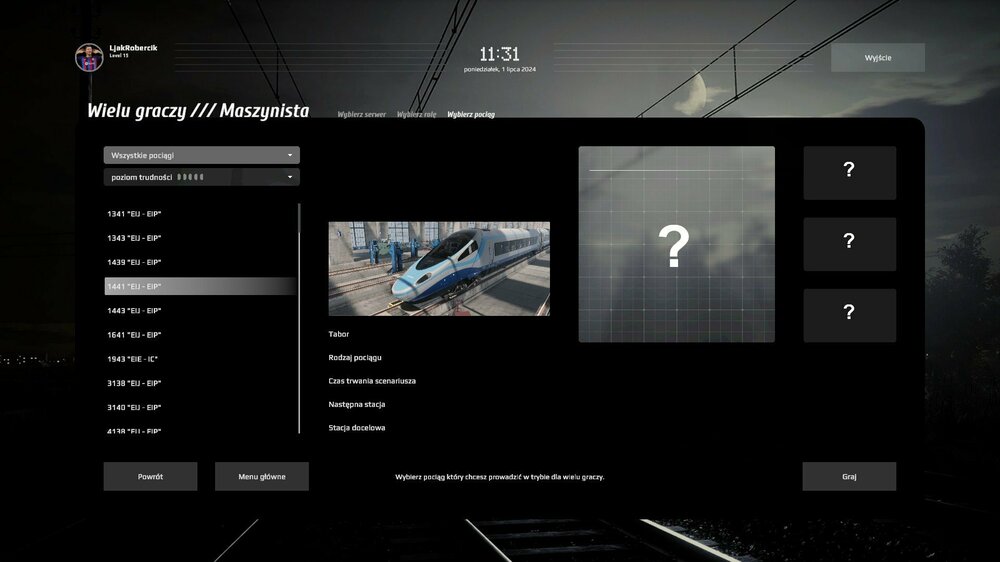
Task: Click the 'Powrót' back button
Action: point(150,477)
